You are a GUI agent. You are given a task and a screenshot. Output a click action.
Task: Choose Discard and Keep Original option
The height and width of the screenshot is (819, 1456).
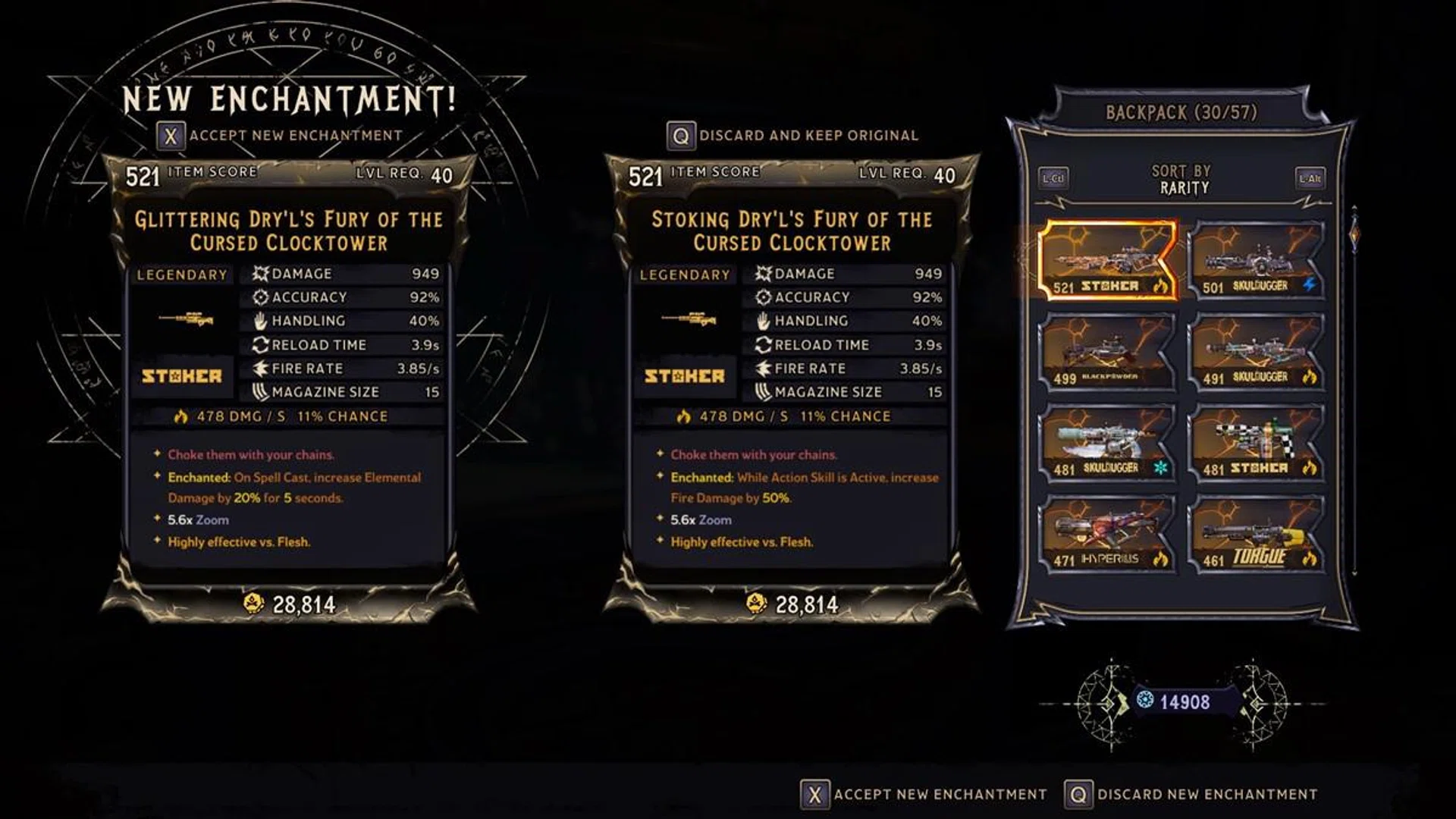[793, 136]
